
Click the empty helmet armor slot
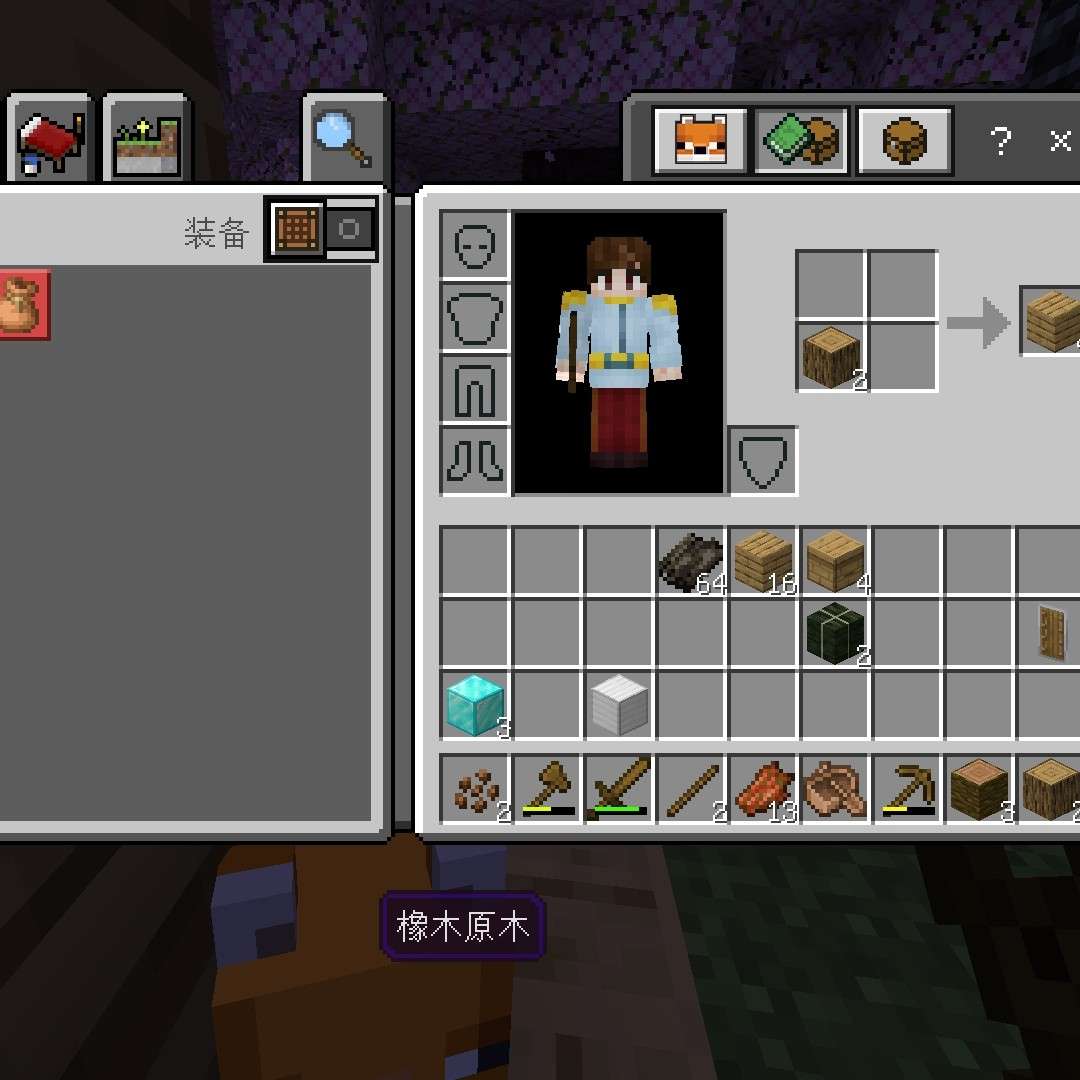tap(475, 245)
